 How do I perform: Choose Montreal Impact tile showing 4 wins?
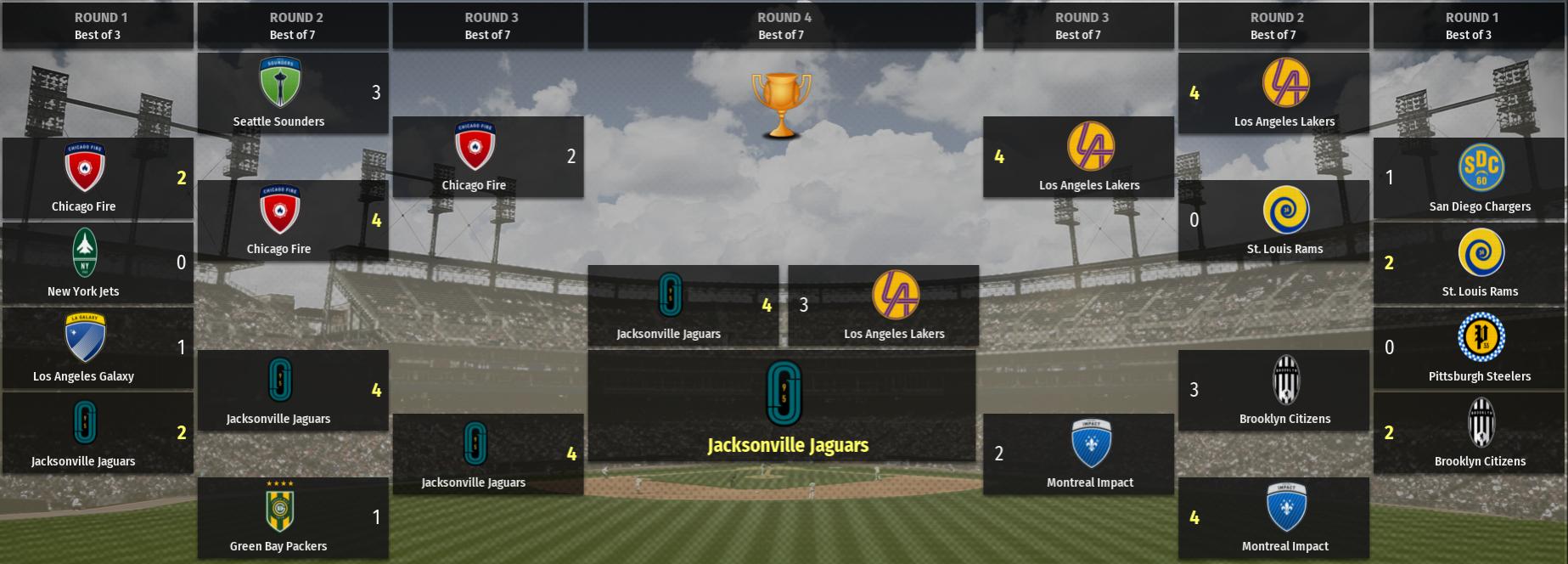1273,517
